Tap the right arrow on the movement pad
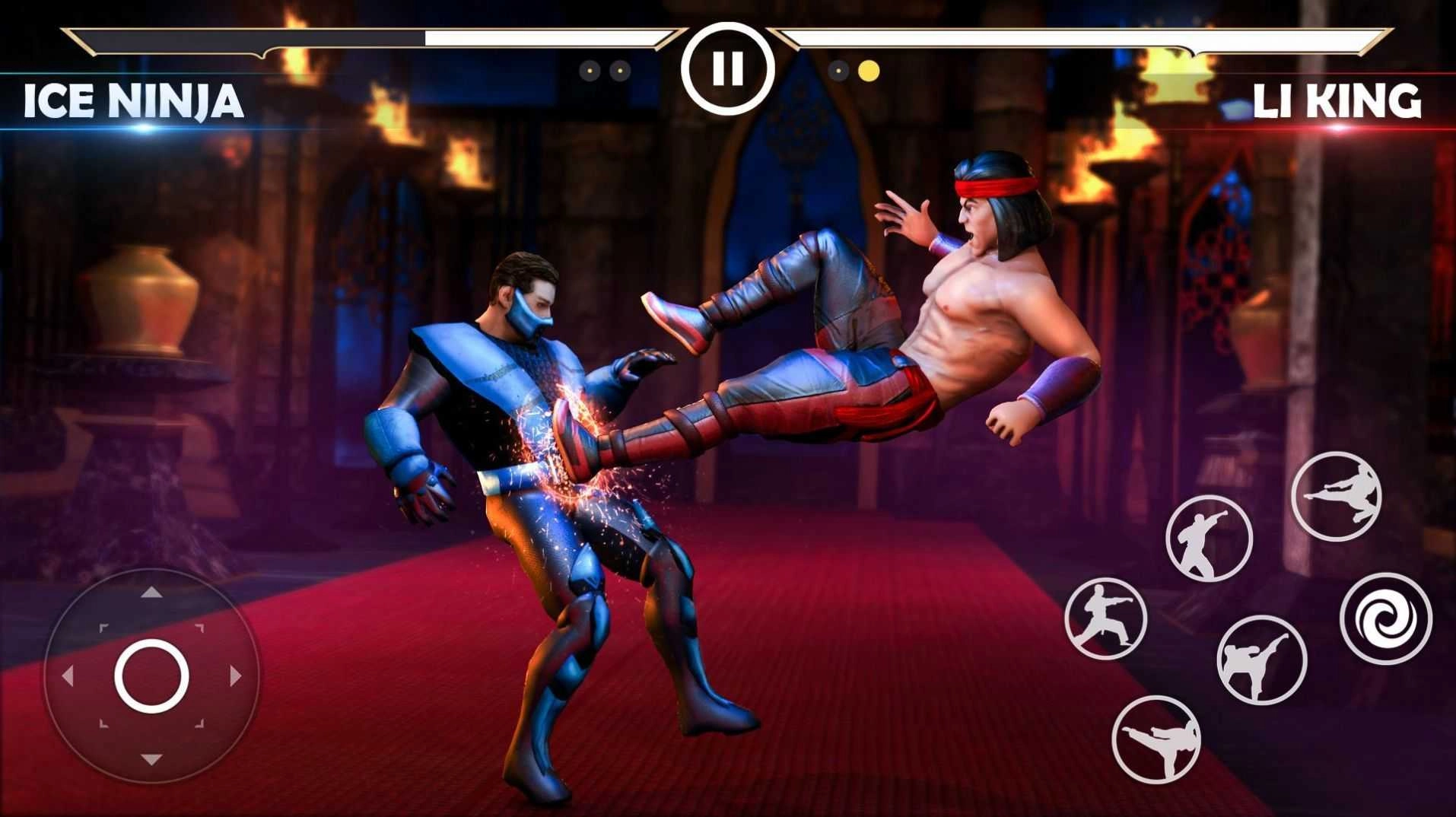The width and height of the screenshot is (1456, 817). point(232,677)
